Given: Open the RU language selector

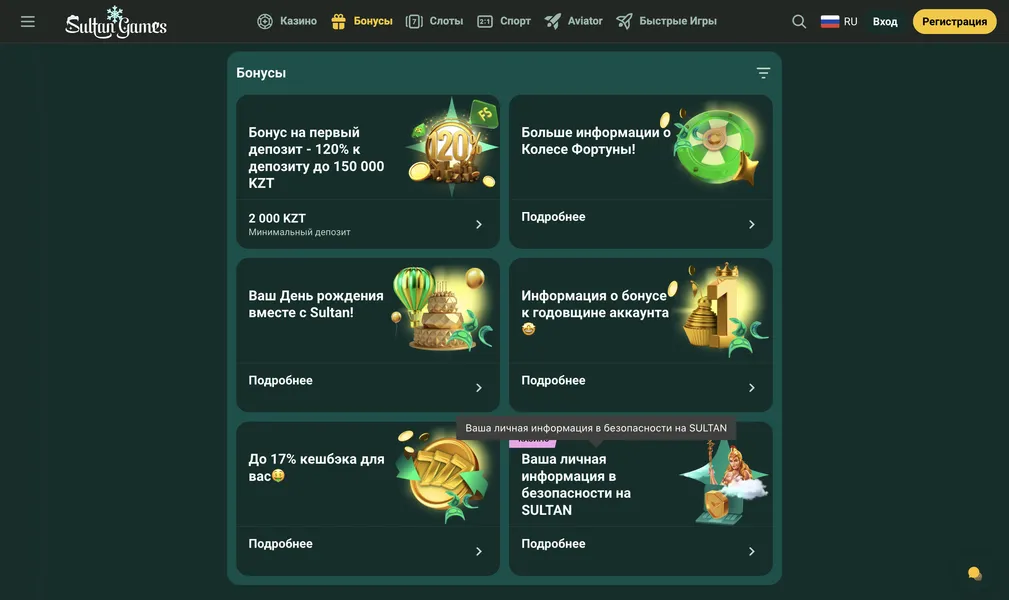Looking at the screenshot, I should (839, 21).
